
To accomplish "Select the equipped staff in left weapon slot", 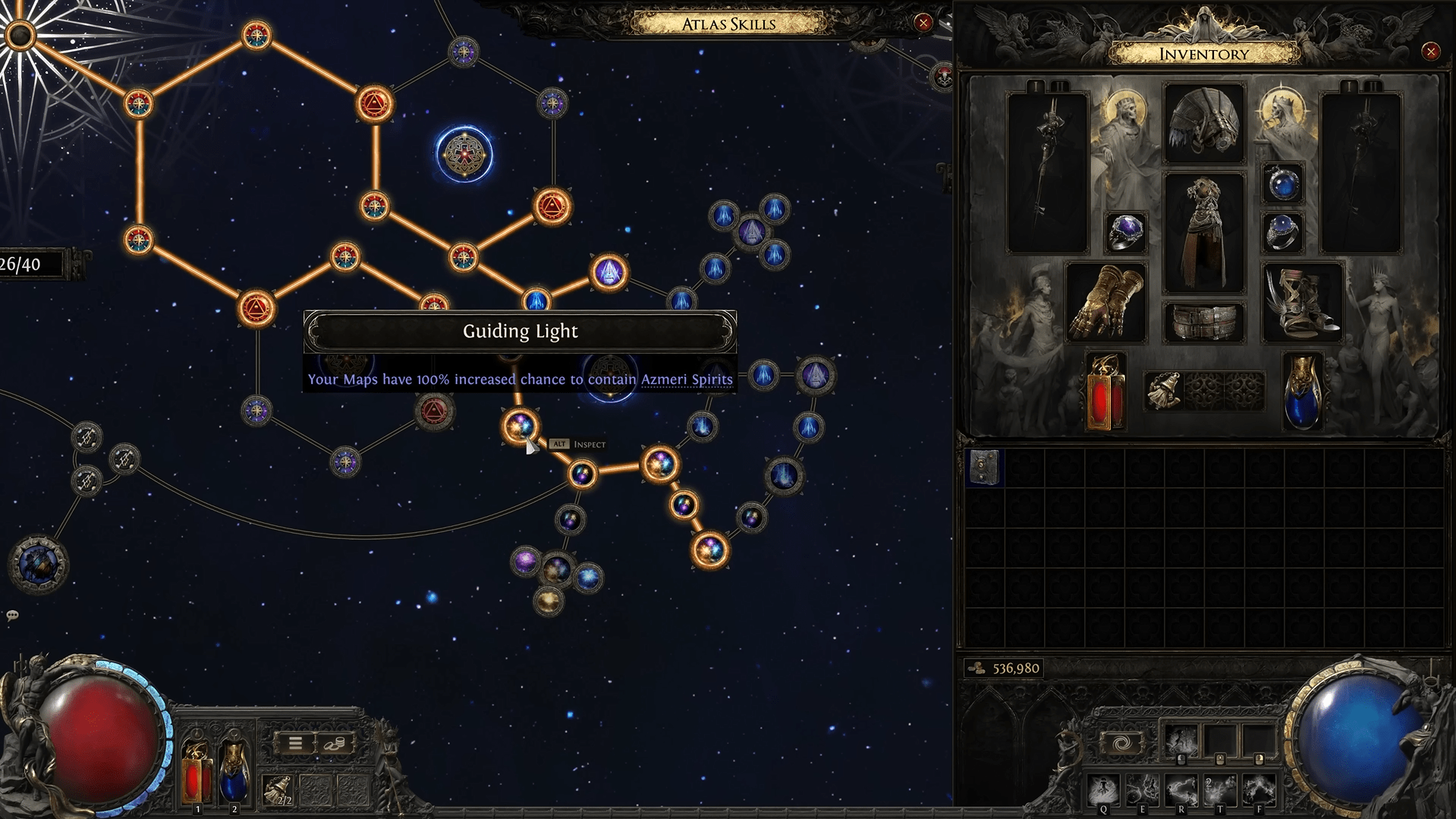I will [x=1047, y=172].
